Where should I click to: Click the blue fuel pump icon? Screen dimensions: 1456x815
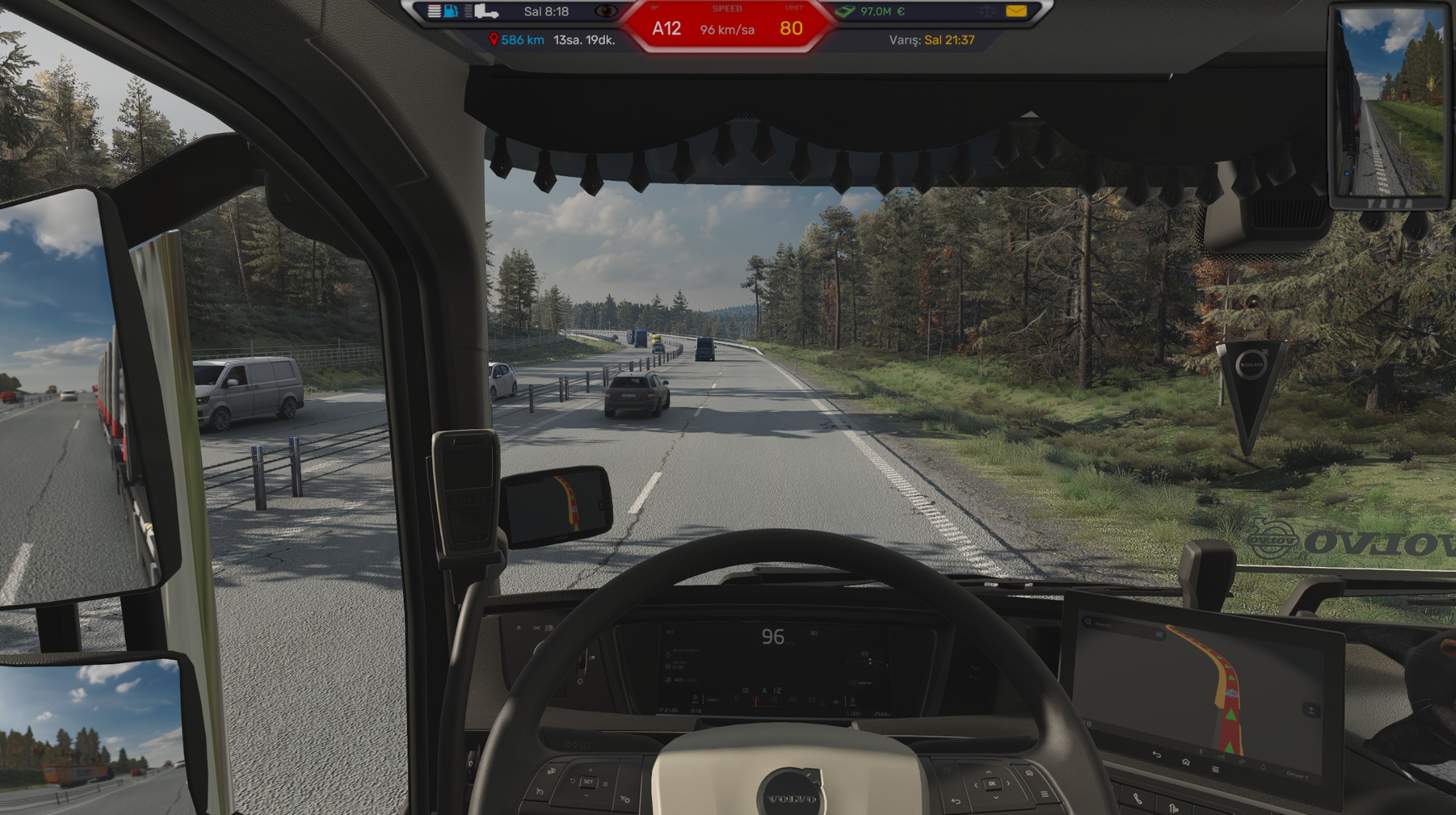point(451,11)
